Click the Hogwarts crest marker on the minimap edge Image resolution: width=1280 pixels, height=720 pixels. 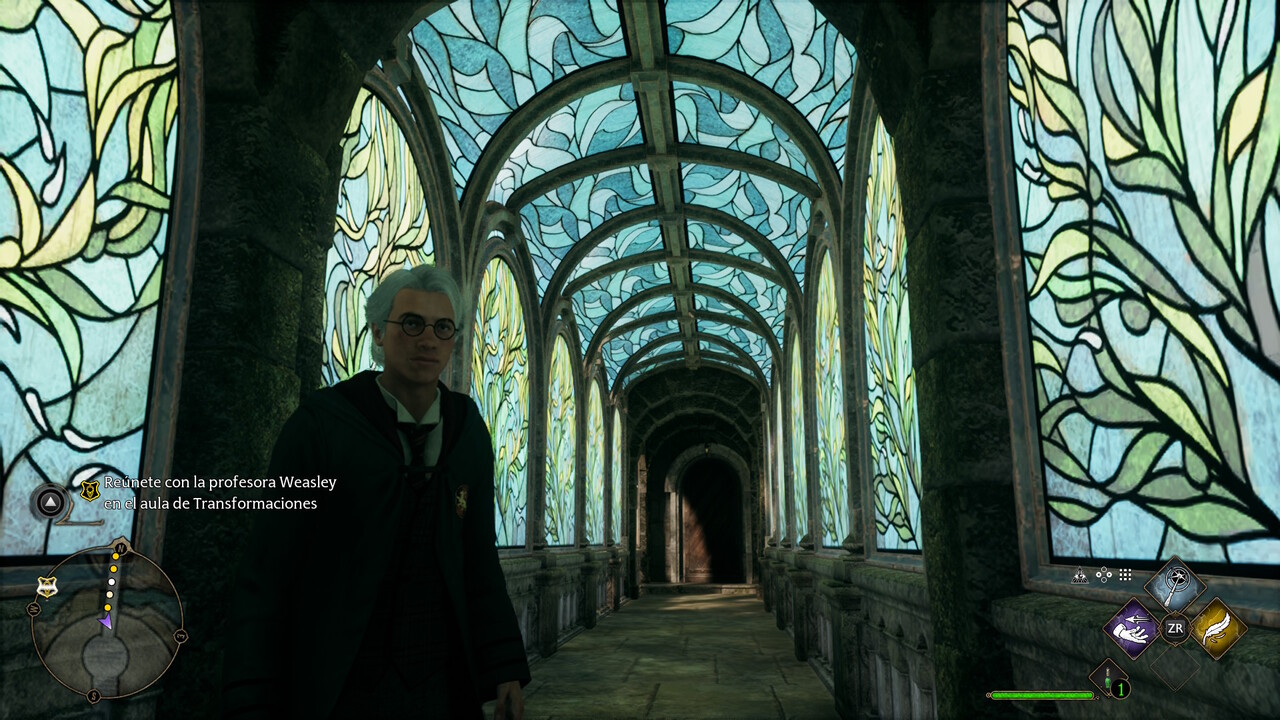(x=46, y=587)
